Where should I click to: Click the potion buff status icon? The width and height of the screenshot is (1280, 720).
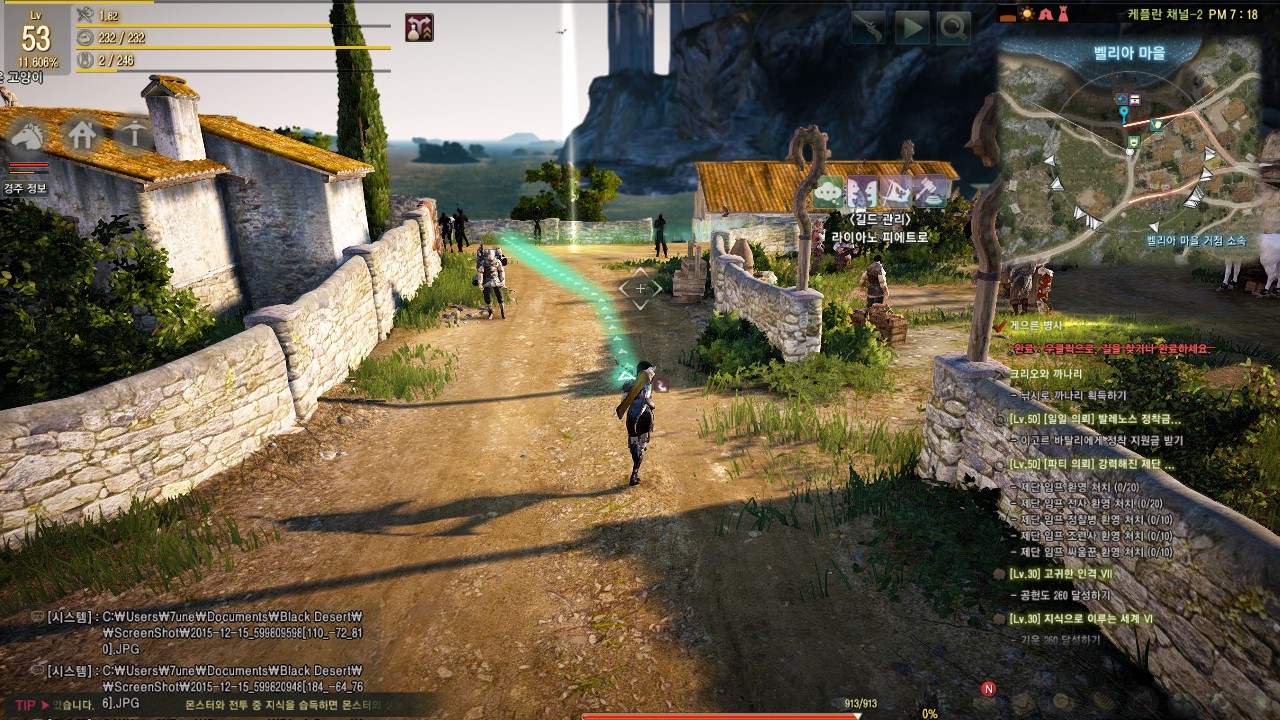click(x=419, y=28)
